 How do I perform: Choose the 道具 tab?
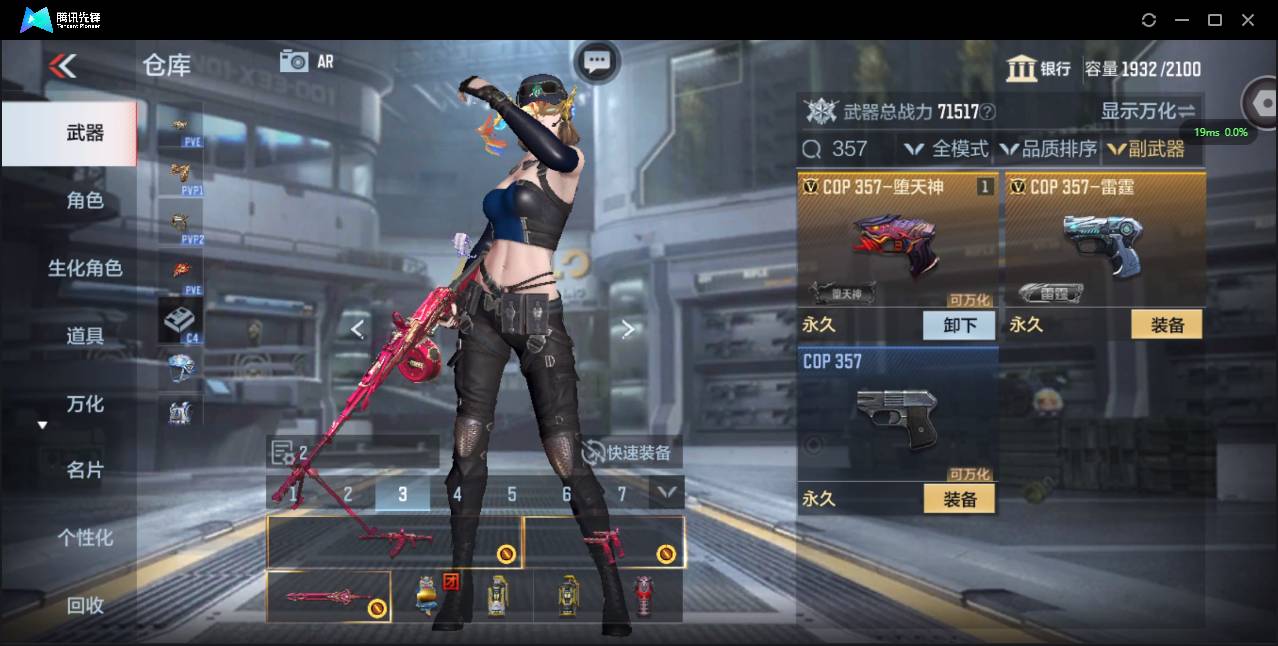[x=84, y=335]
